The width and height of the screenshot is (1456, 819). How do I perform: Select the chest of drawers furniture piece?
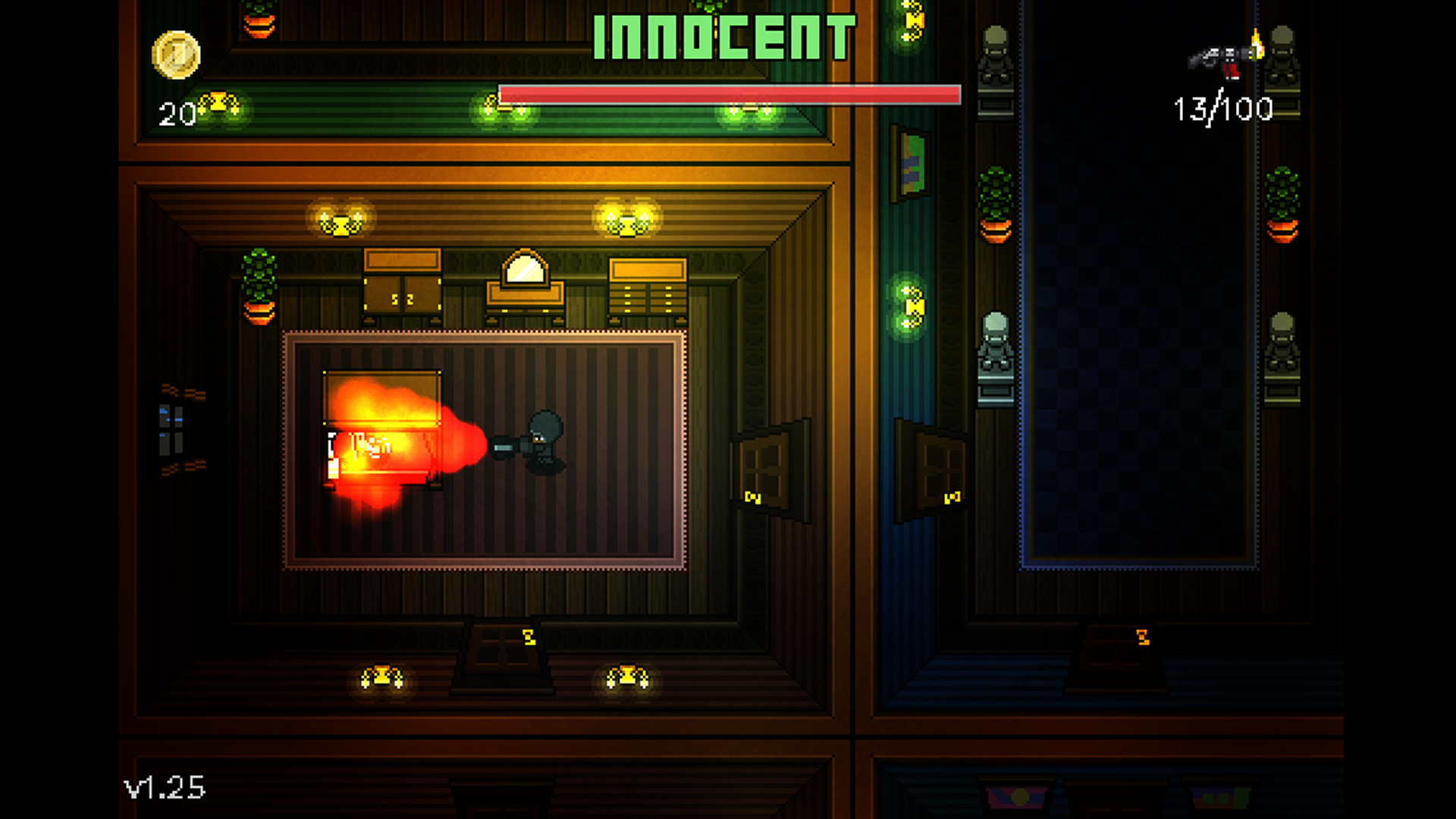click(648, 284)
